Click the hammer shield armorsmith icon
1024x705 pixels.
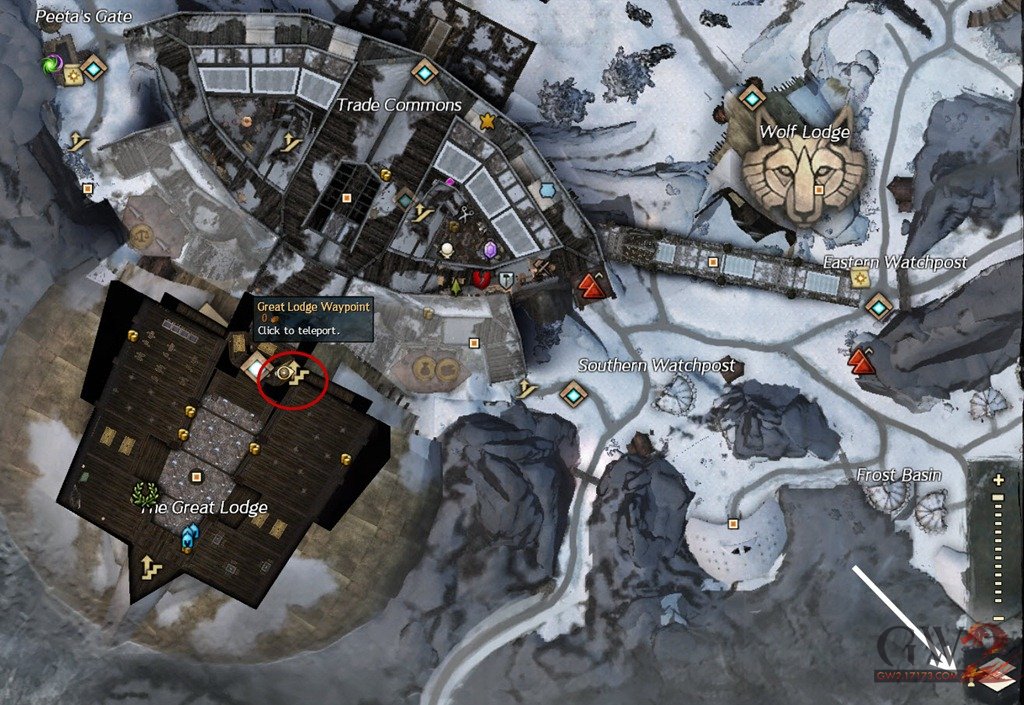coord(507,282)
